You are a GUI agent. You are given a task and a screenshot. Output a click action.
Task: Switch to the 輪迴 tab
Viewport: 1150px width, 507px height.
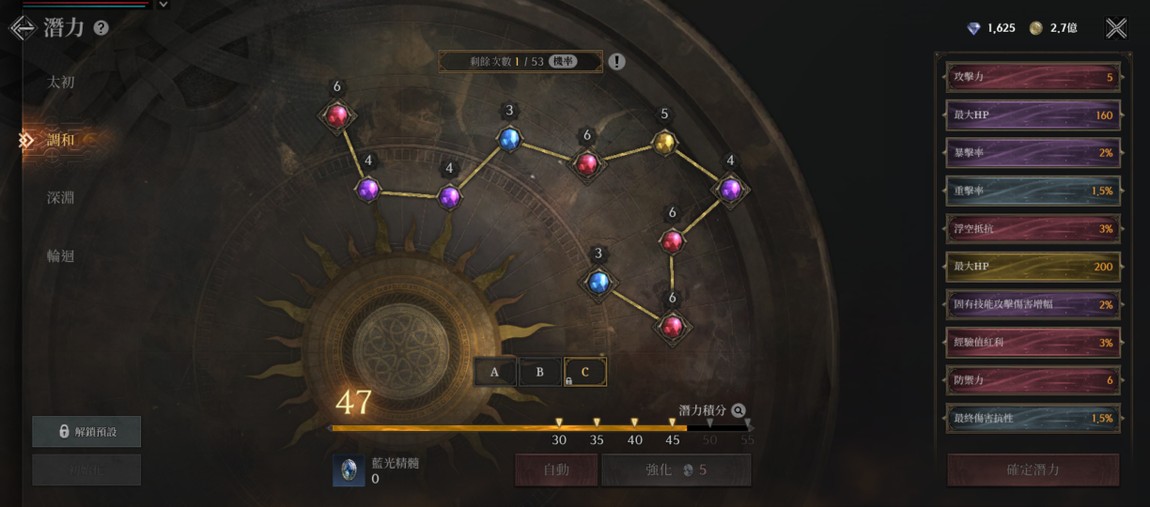point(61,256)
